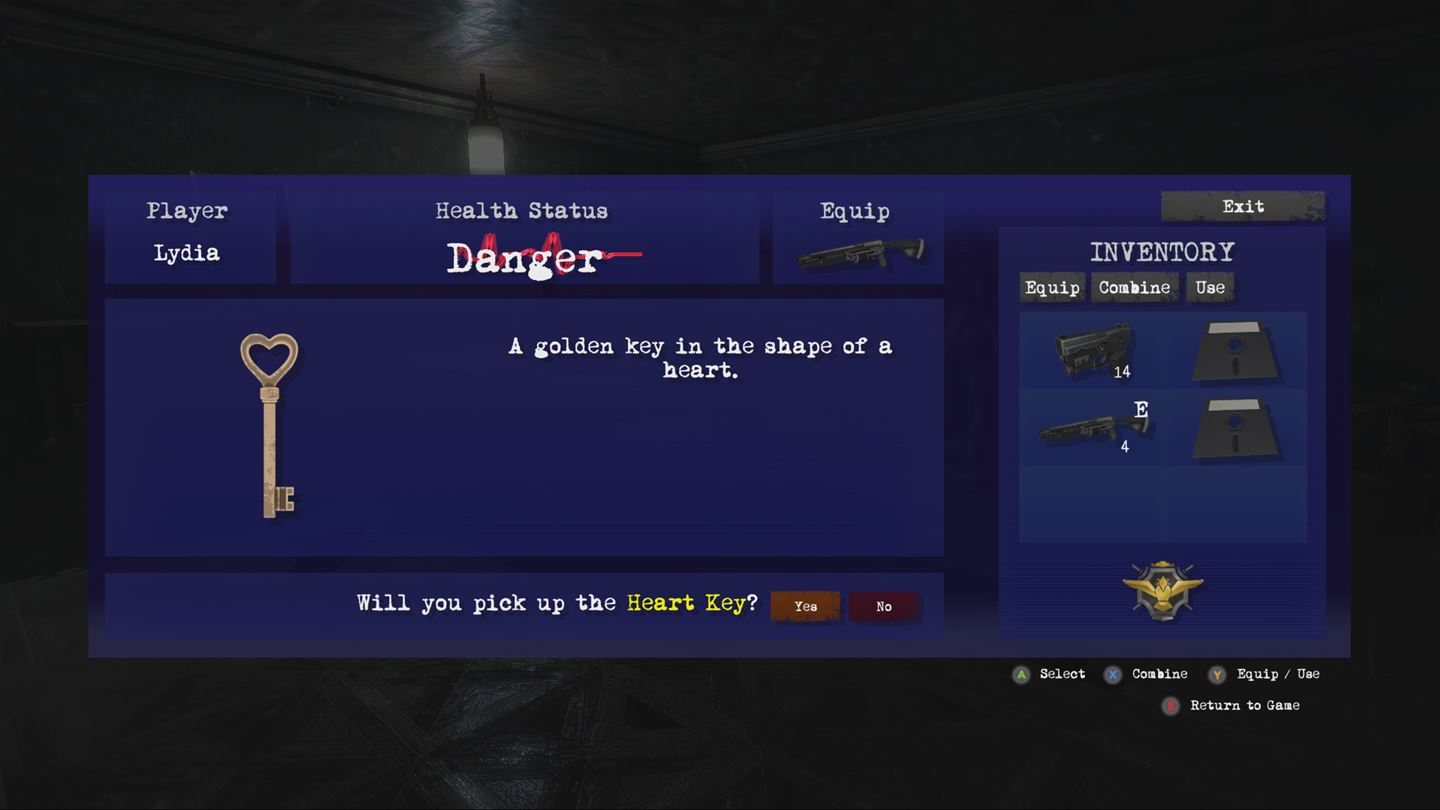This screenshot has height=810, width=1440.
Task: Switch to the Use inventory tab
Action: click(1210, 288)
